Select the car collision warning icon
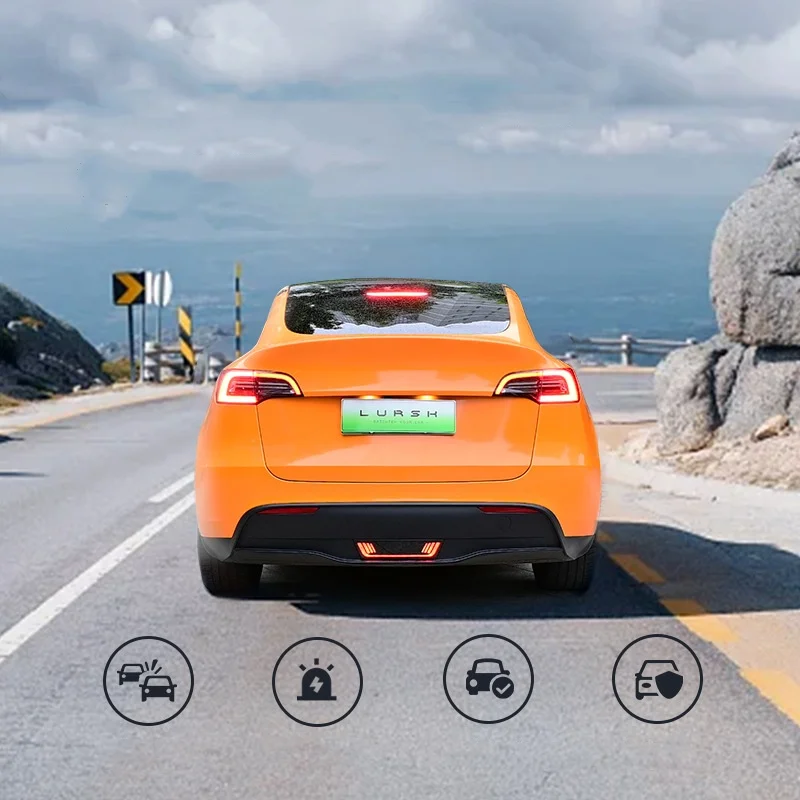800x800 pixels. click(x=148, y=681)
